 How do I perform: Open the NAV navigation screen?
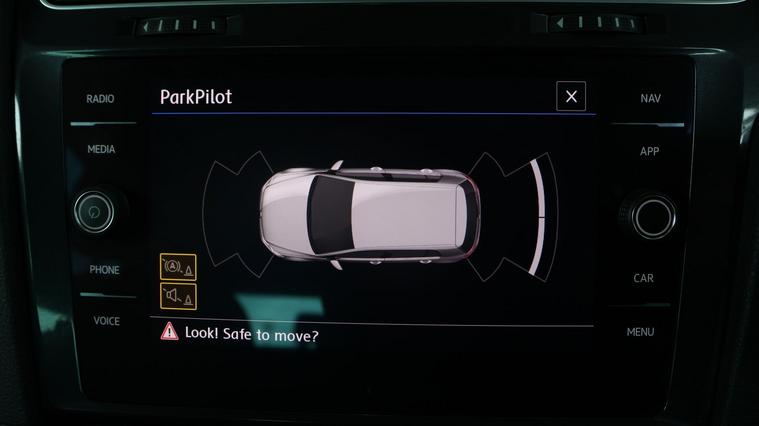(x=650, y=99)
